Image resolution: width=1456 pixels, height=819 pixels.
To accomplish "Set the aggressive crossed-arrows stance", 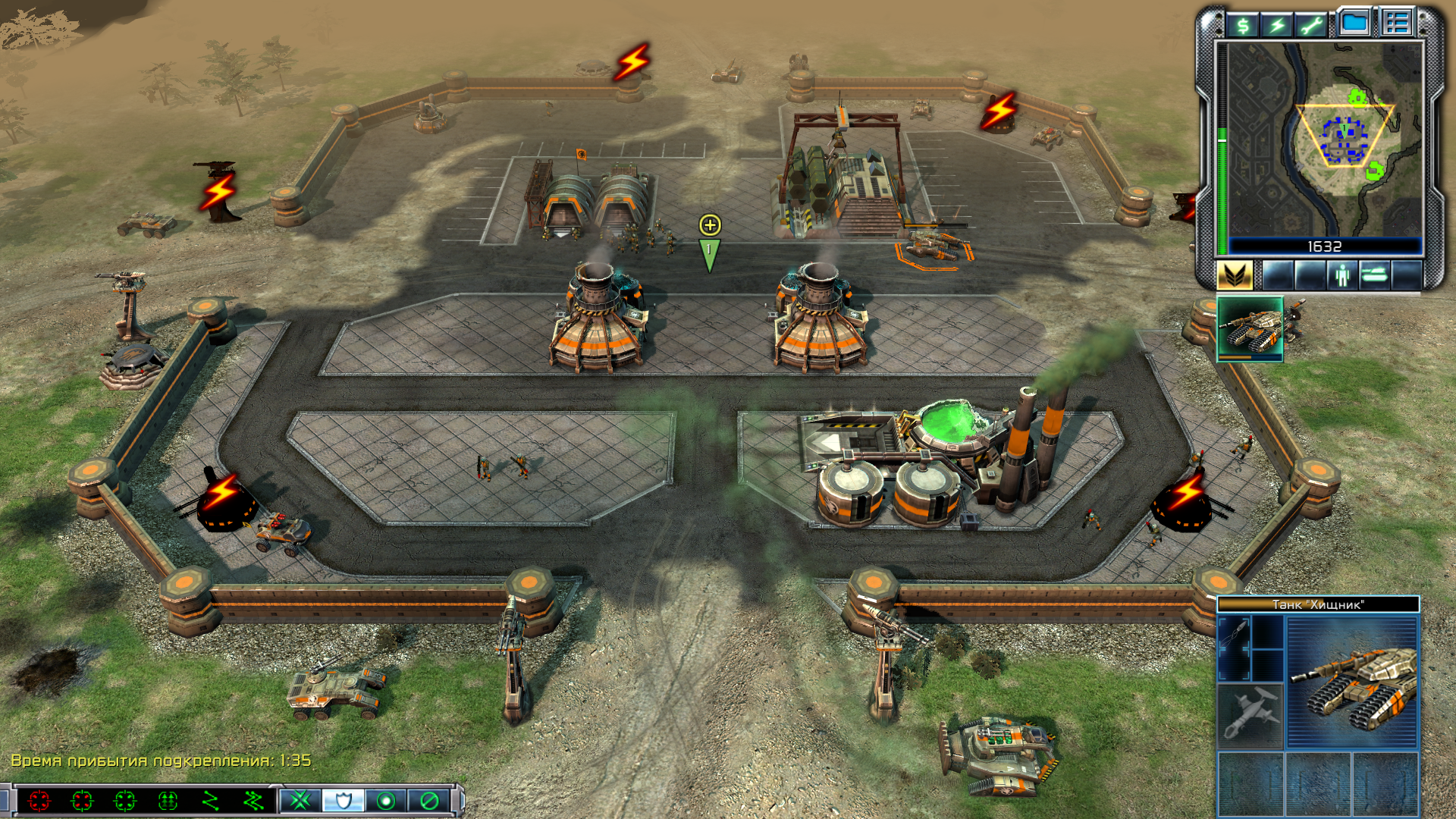I will click(301, 800).
